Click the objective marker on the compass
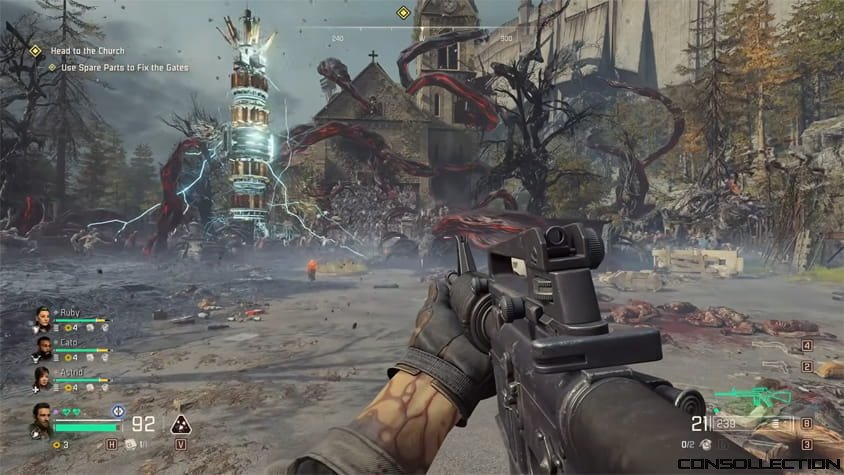Image resolution: width=844 pixels, height=475 pixels. click(x=403, y=13)
